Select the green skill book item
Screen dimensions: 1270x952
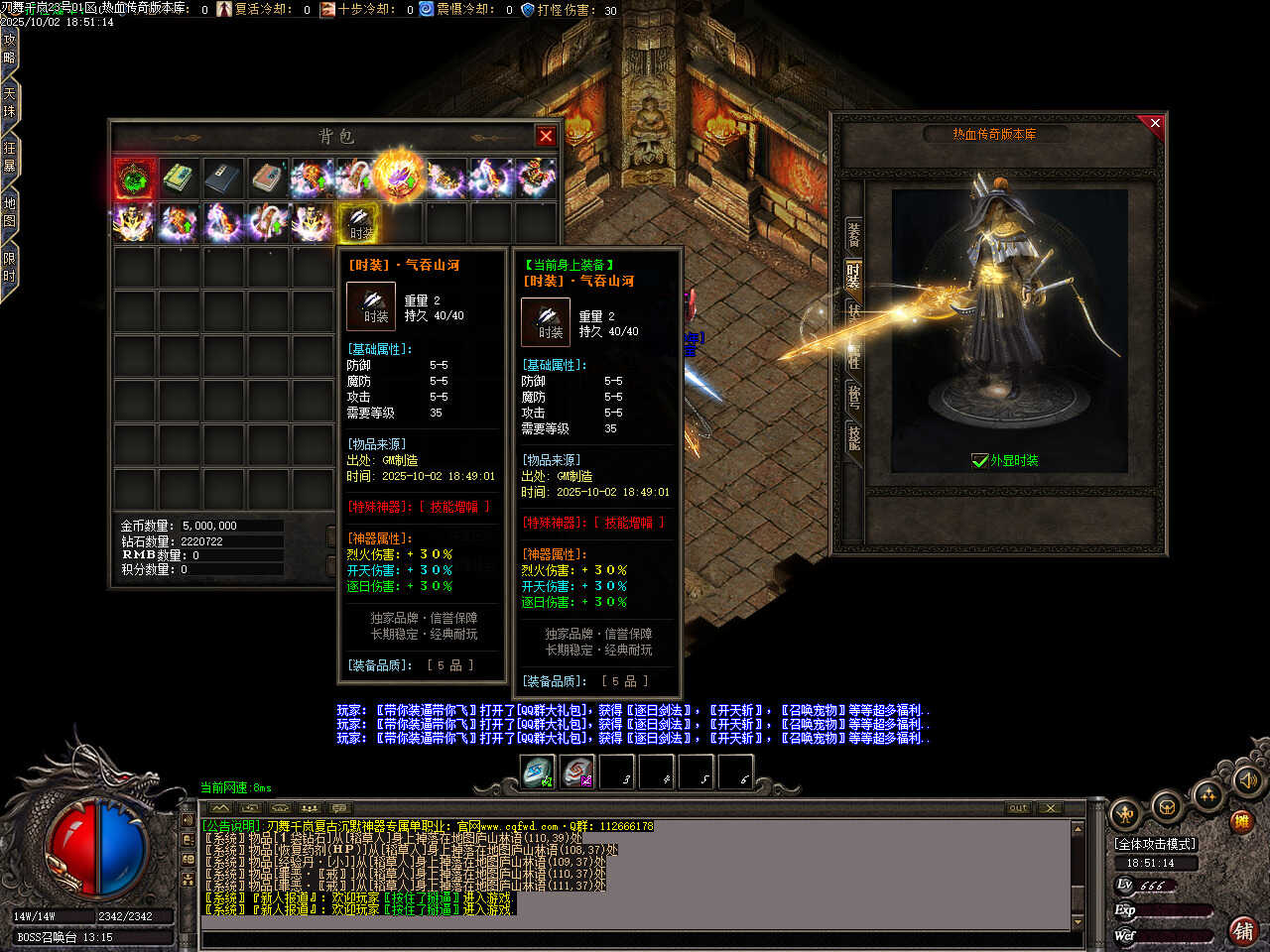(179, 179)
